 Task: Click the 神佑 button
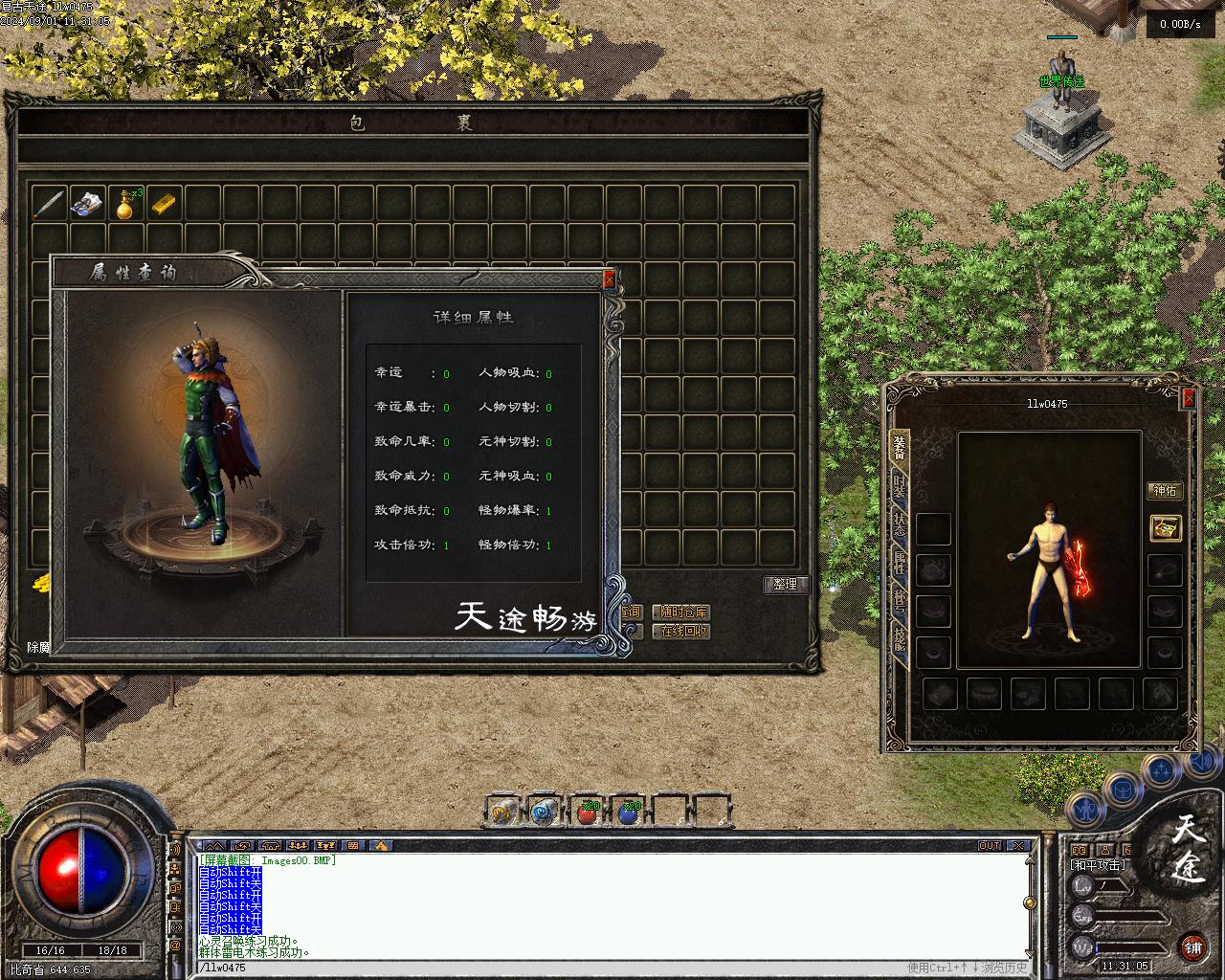(x=1165, y=491)
